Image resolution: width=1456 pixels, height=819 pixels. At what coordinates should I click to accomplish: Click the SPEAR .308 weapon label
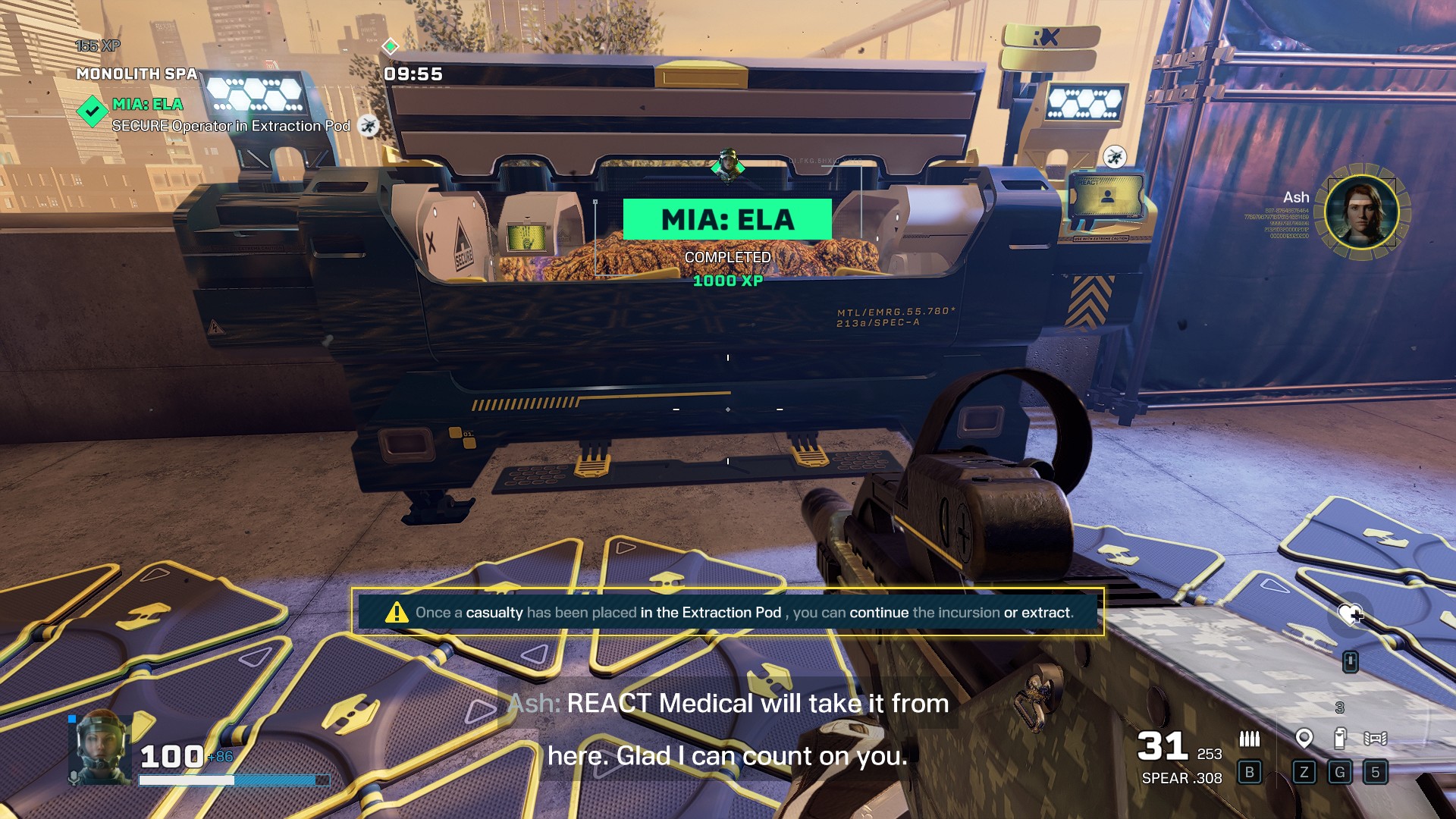1181,778
